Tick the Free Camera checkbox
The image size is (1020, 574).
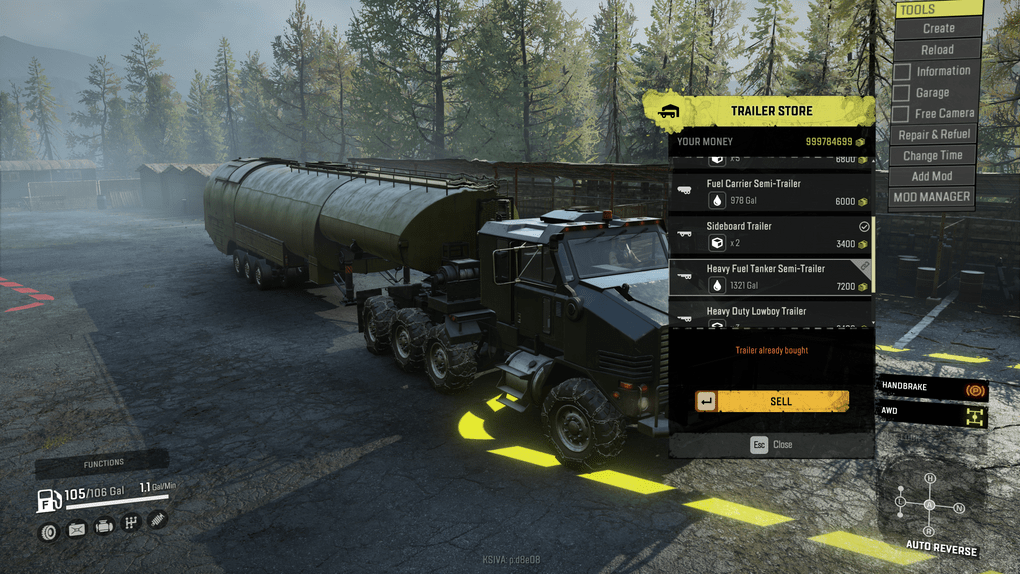(902, 114)
